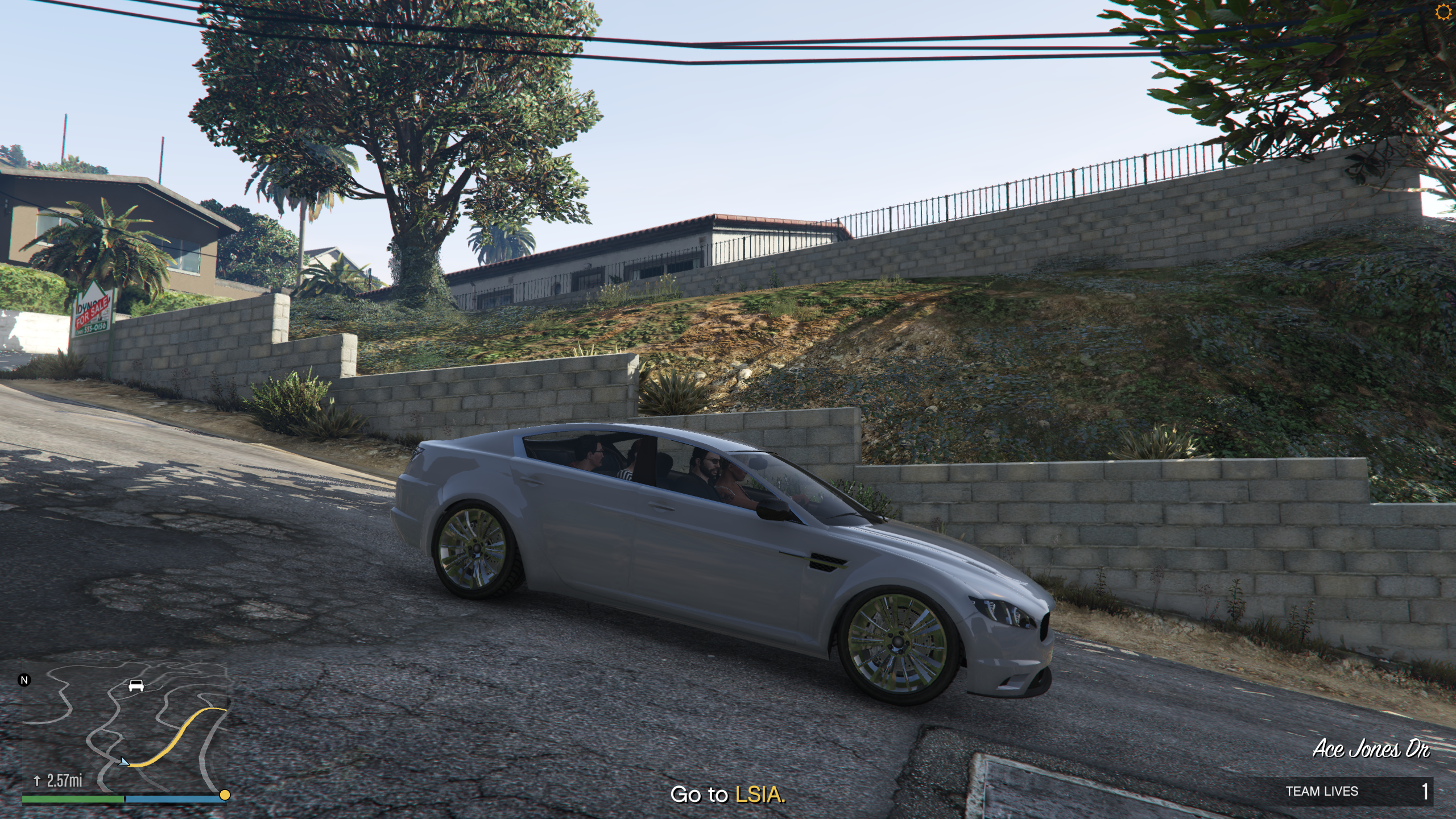Click the white car blip on the minimap

136,685
